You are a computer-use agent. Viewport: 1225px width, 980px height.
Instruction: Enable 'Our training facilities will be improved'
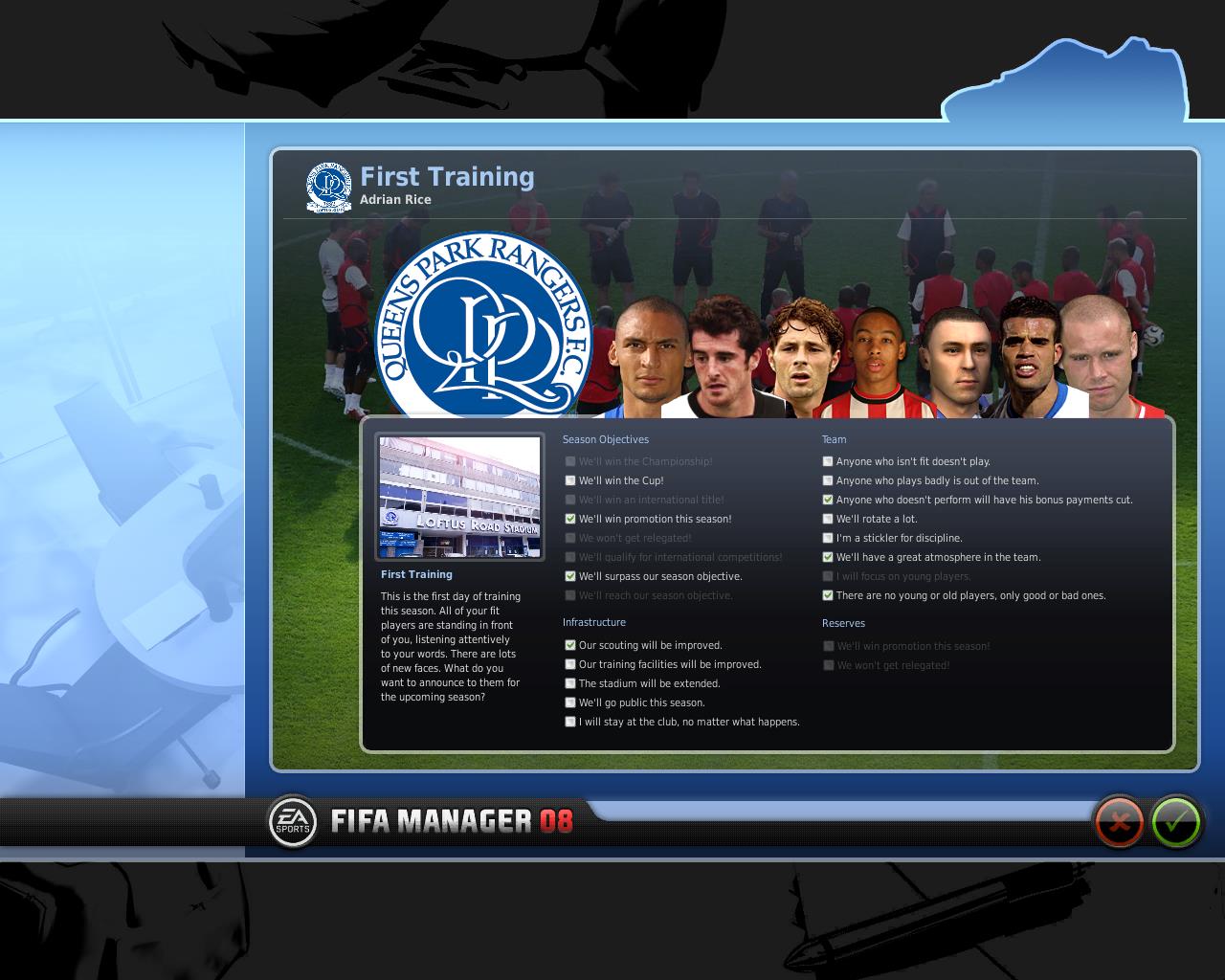tap(570, 664)
